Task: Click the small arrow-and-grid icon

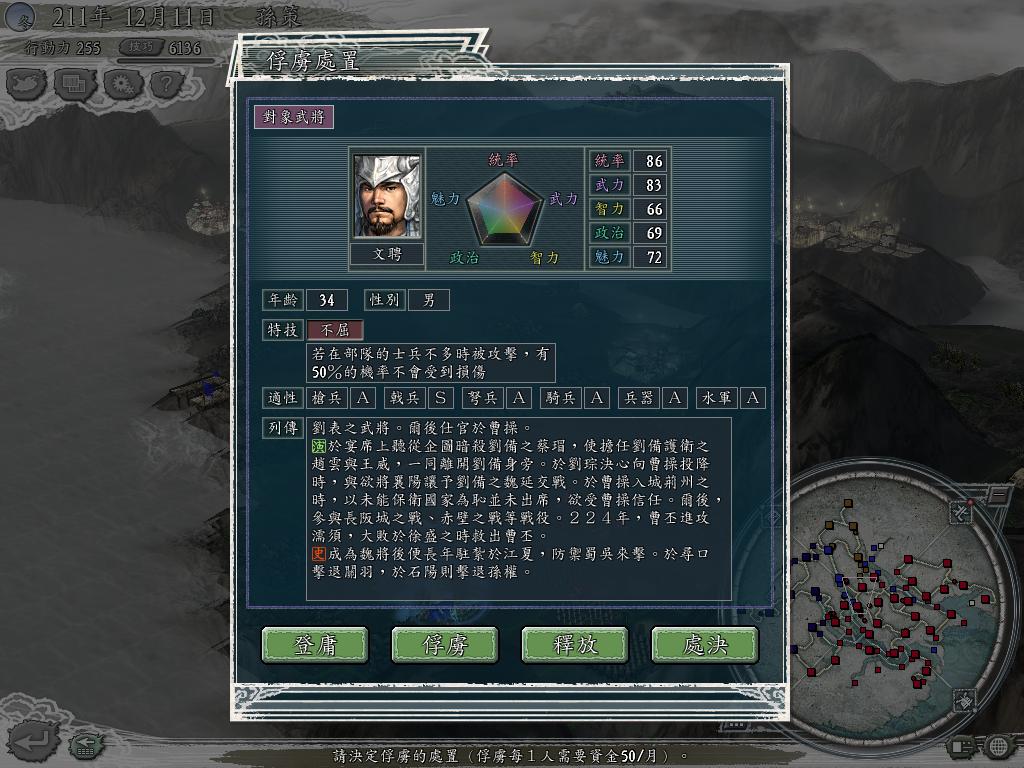Action: [x=86, y=743]
